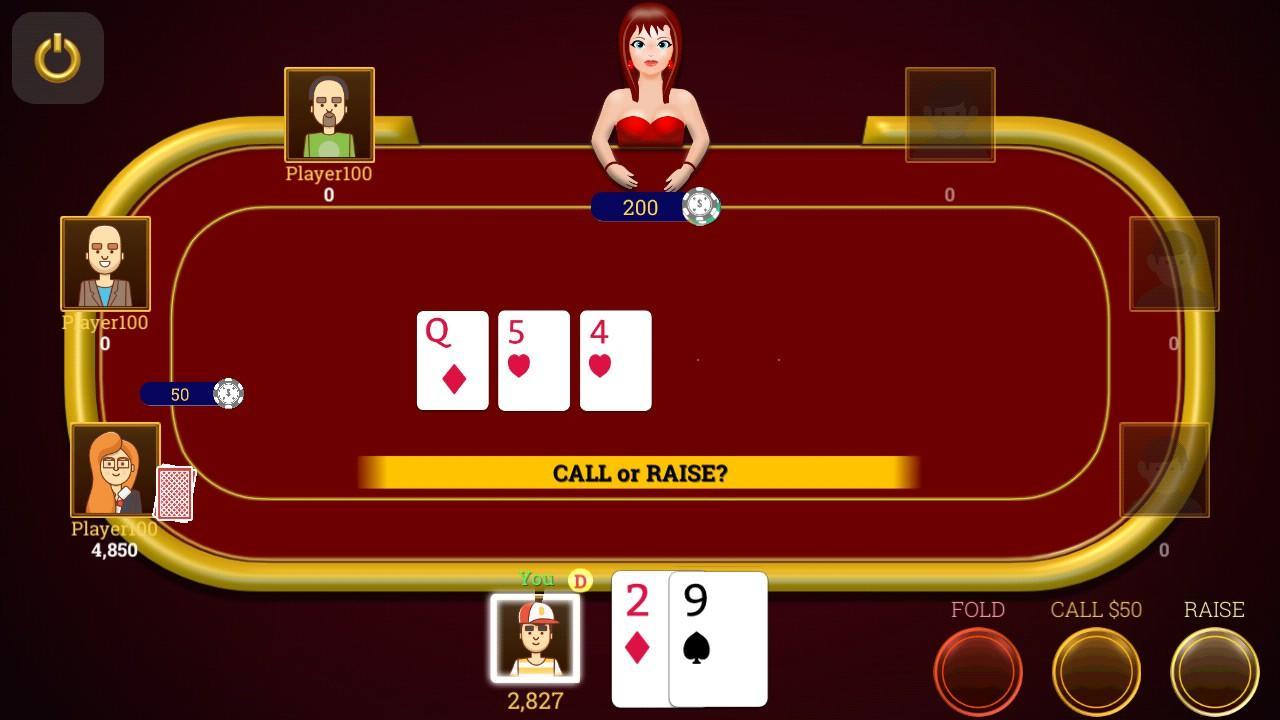The image size is (1280, 720).
Task: Click your 2,827 chip count
Action: [x=536, y=701]
